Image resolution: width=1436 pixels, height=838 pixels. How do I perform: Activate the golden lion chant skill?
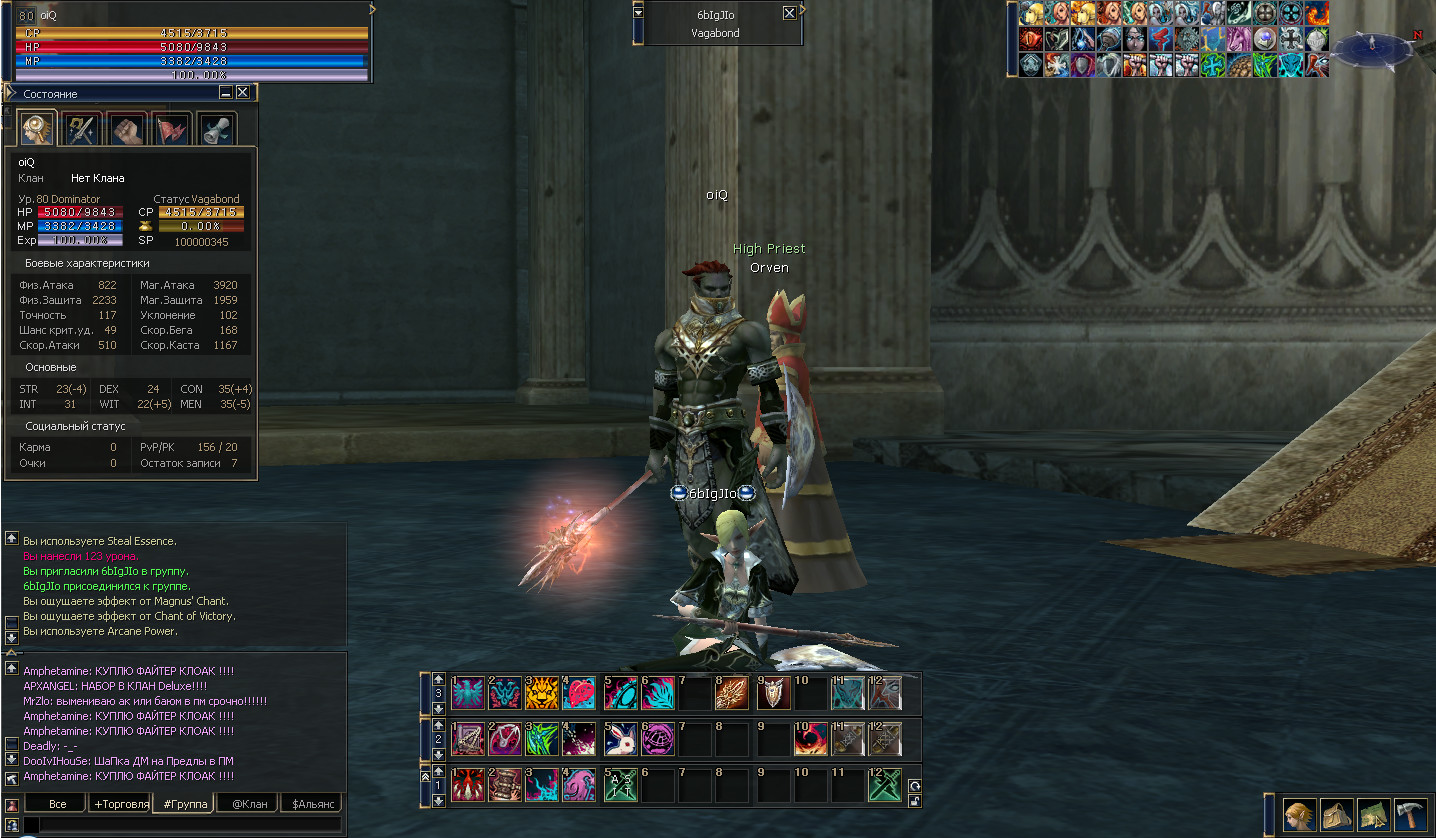tap(541, 693)
